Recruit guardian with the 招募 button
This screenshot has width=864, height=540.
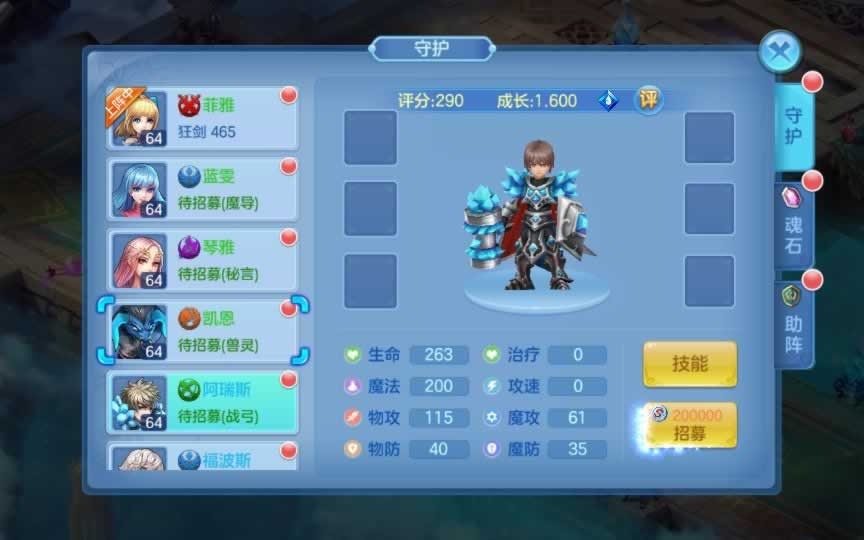click(689, 426)
